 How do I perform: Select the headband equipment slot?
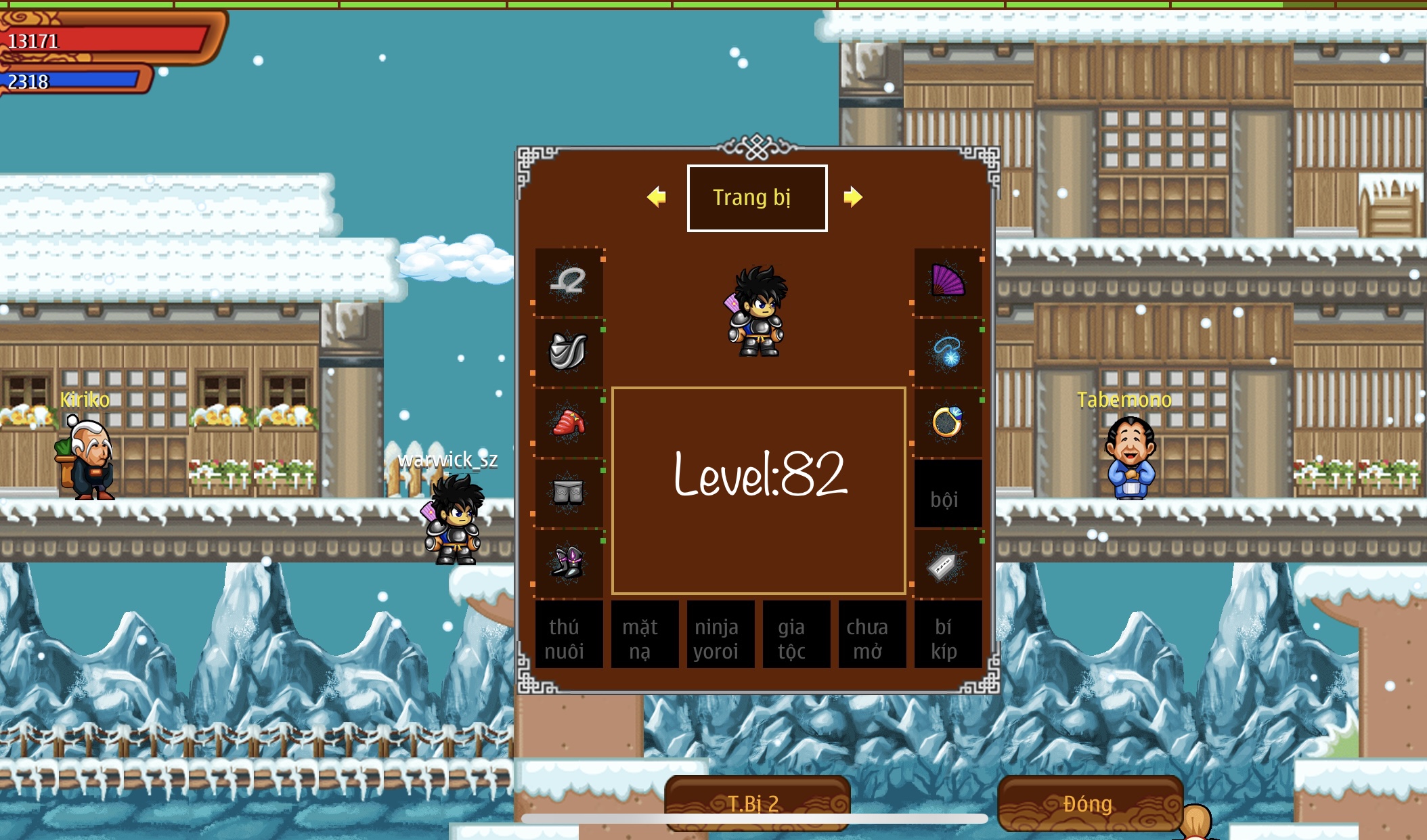pyautogui.click(x=569, y=282)
